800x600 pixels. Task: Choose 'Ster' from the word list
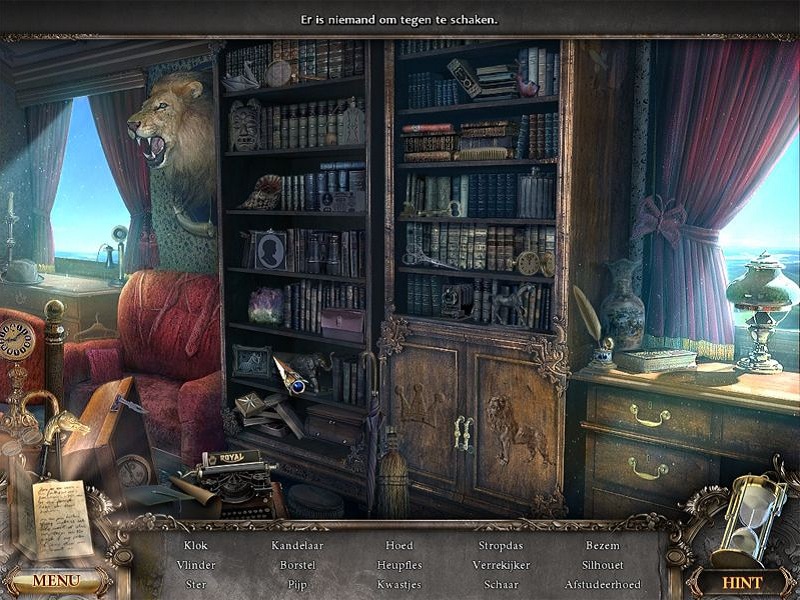pos(196,584)
